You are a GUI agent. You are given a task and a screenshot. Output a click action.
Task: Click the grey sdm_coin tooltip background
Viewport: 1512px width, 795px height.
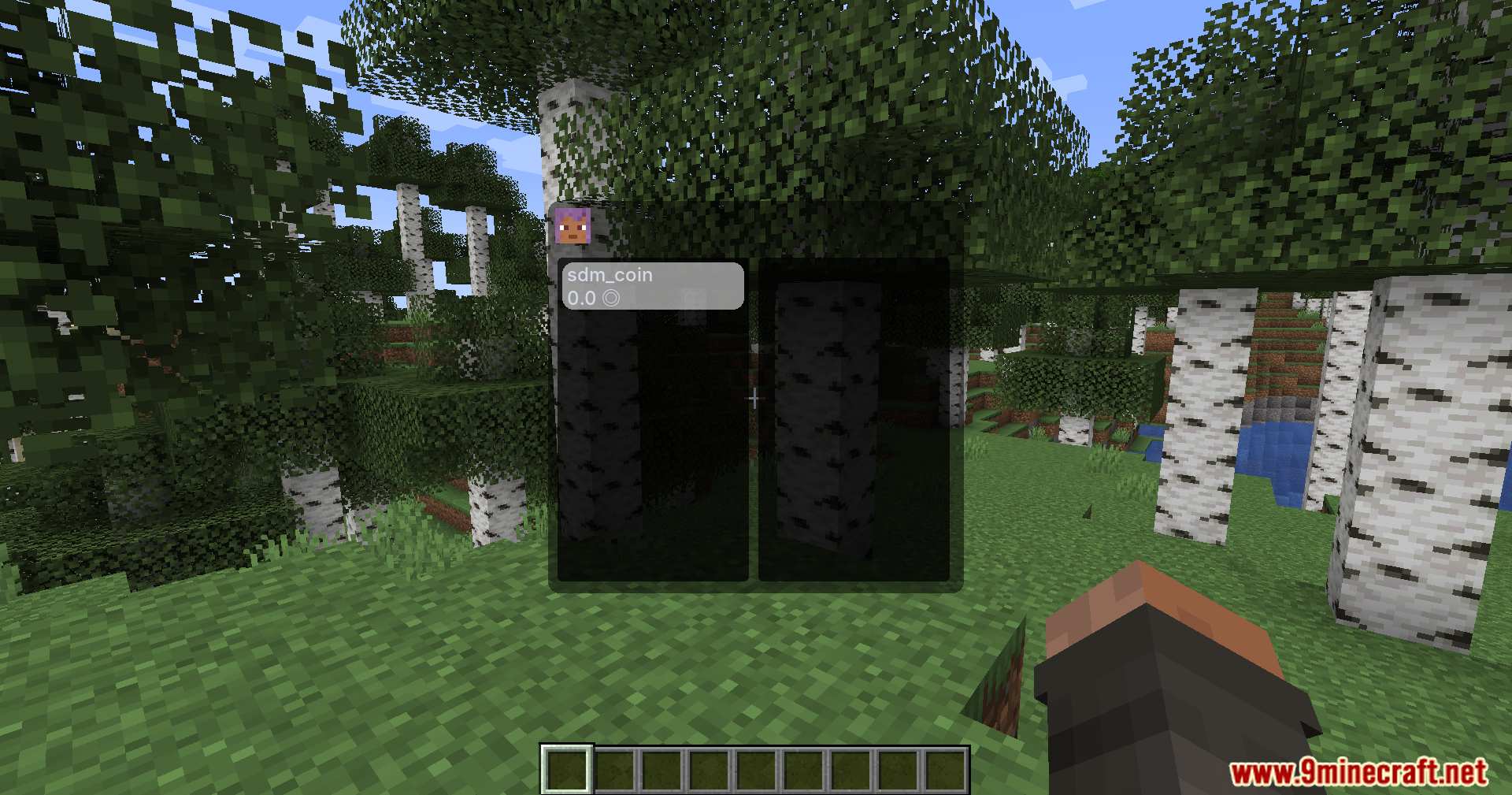[693, 286]
